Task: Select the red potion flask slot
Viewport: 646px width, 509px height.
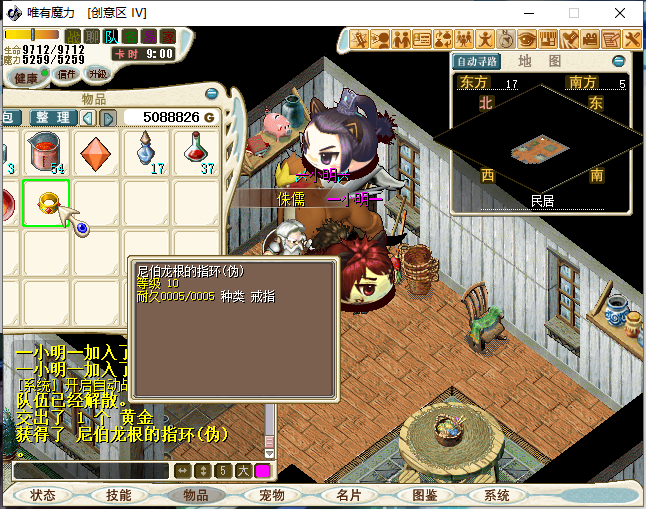Action: [x=196, y=151]
